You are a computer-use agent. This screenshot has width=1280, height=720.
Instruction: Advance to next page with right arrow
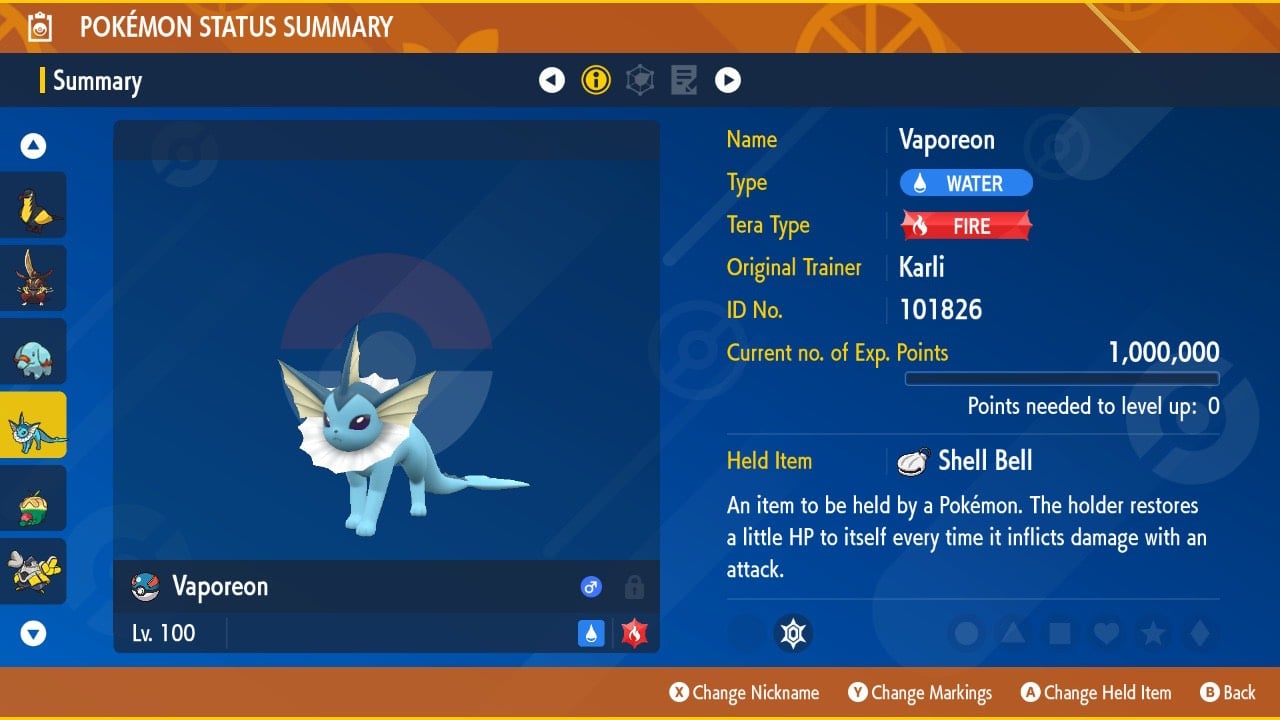728,79
